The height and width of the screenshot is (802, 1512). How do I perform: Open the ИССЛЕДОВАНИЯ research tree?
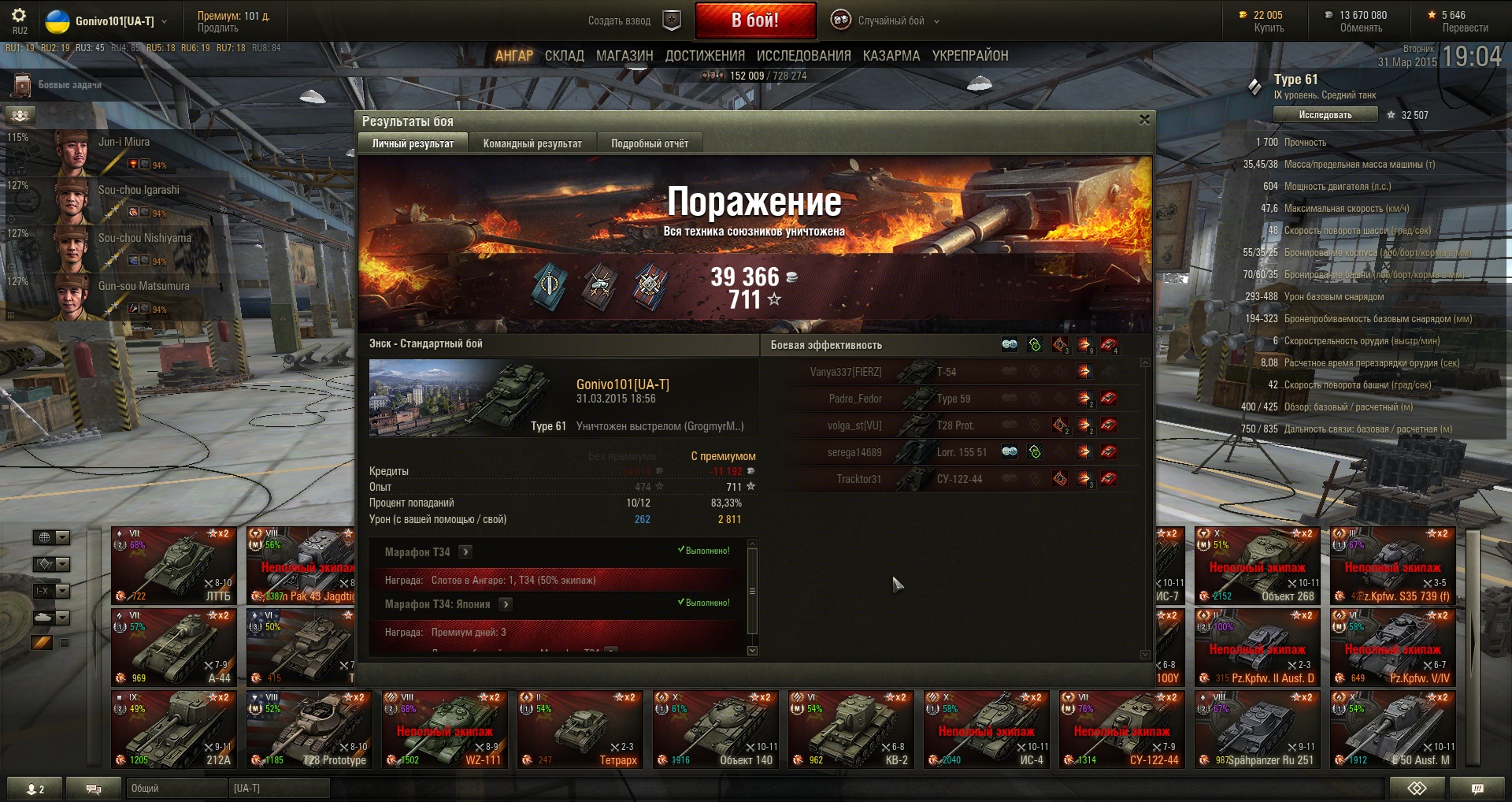(803, 56)
